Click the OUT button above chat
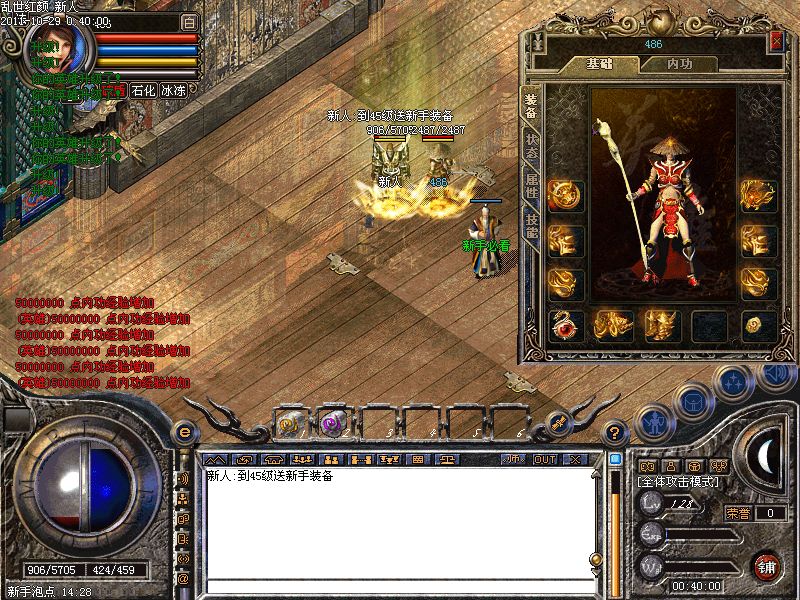 point(545,459)
